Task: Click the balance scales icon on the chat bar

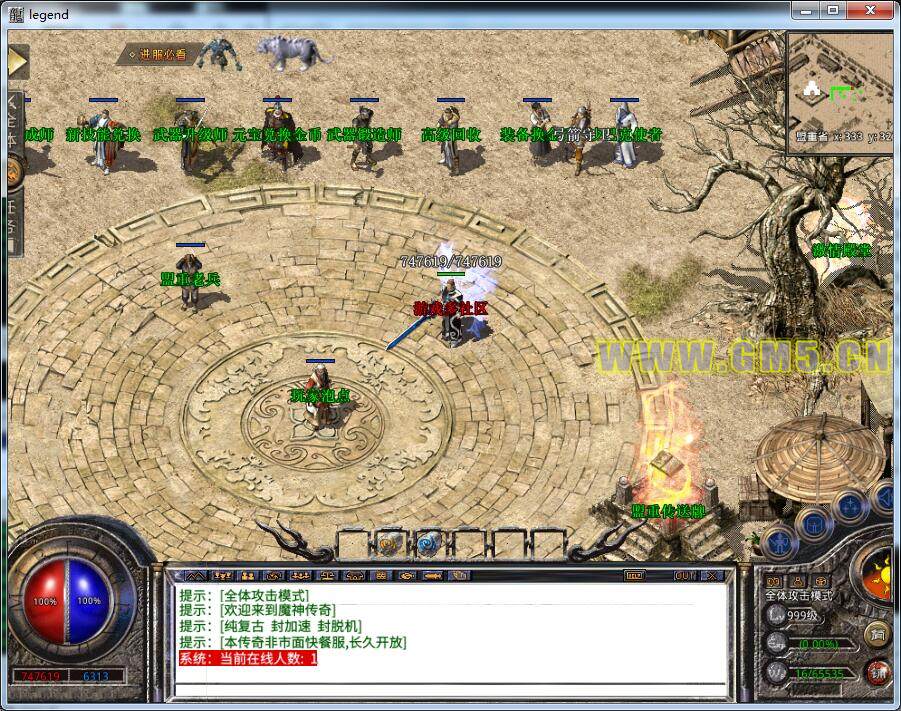Action: coord(327,576)
